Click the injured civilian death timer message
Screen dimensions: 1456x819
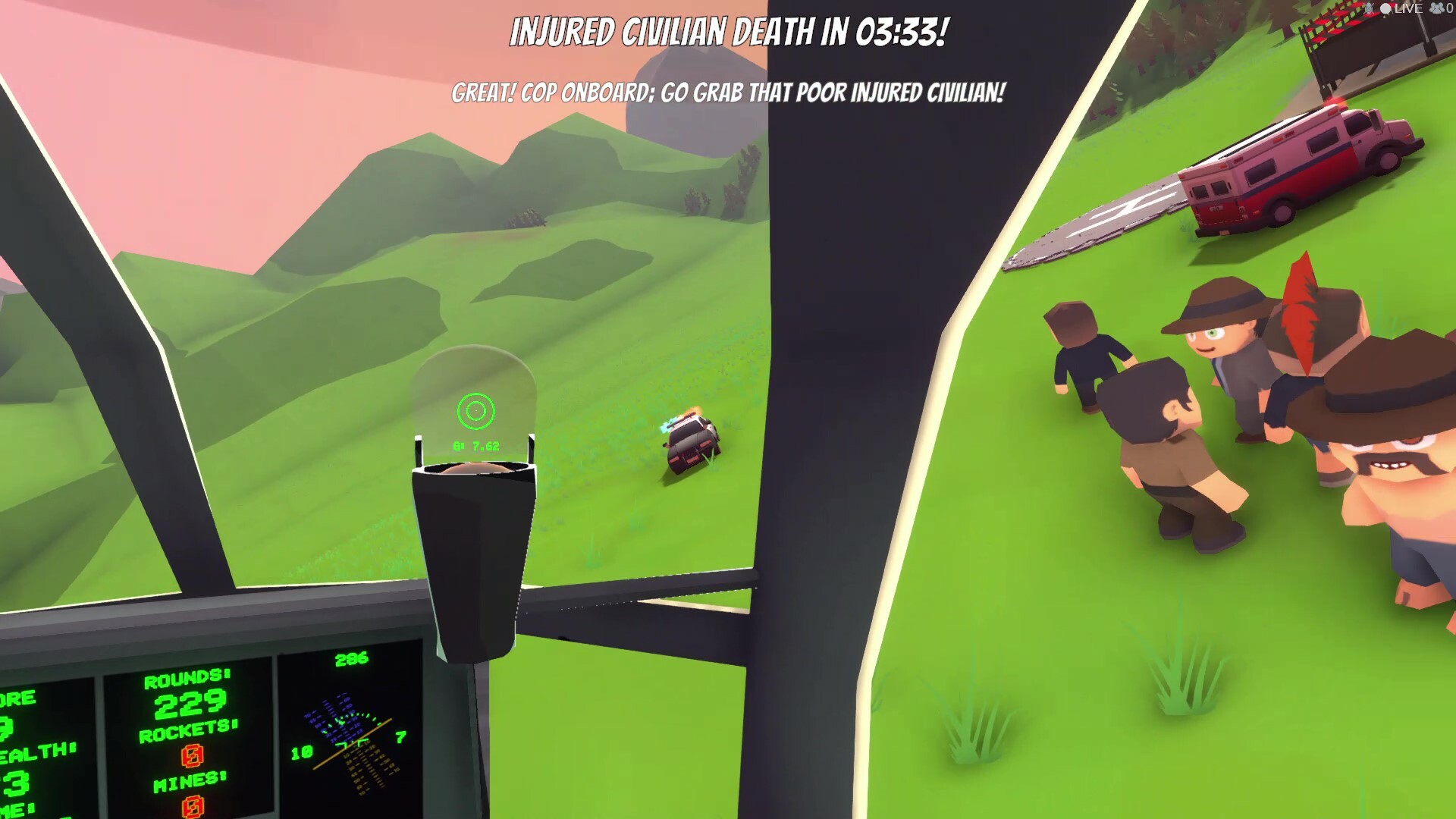pos(730,32)
